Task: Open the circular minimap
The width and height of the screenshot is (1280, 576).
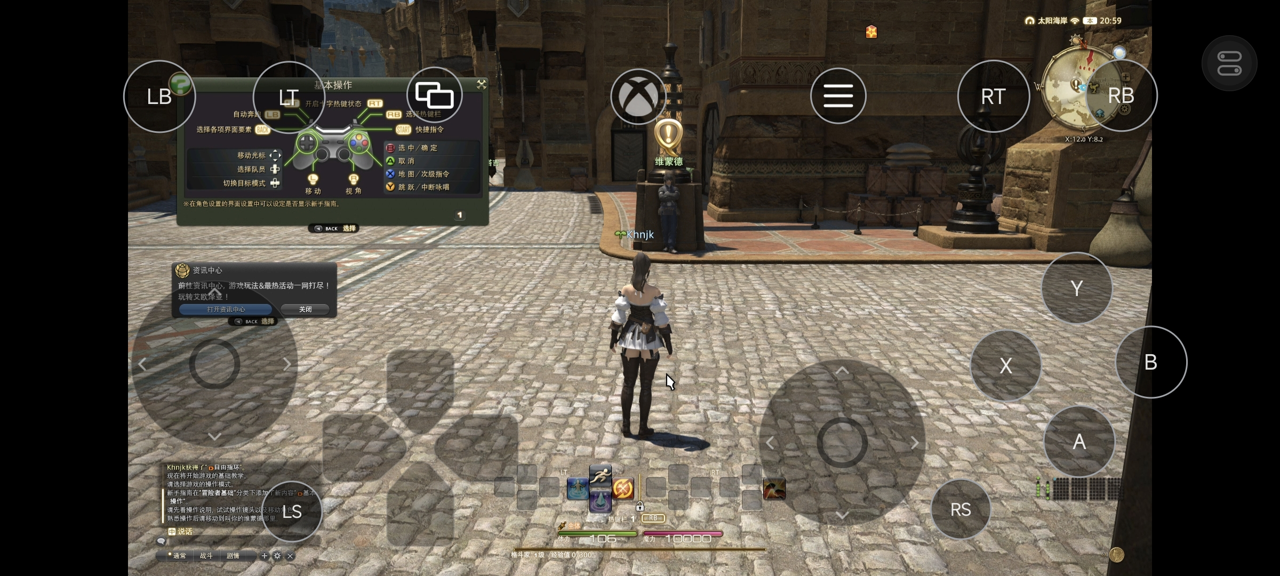Action: pyautogui.click(x=1078, y=88)
